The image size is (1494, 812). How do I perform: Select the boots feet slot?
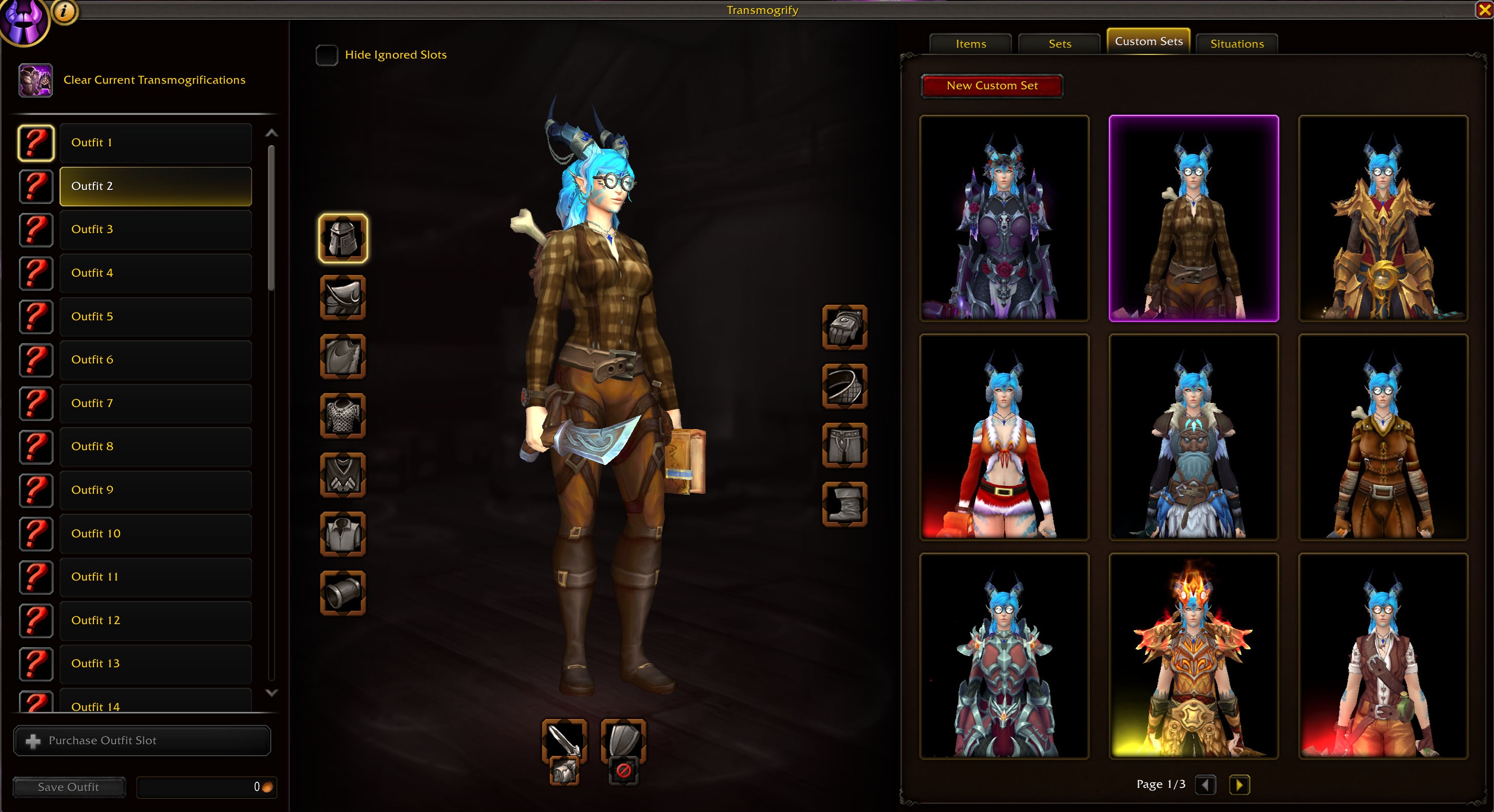845,505
